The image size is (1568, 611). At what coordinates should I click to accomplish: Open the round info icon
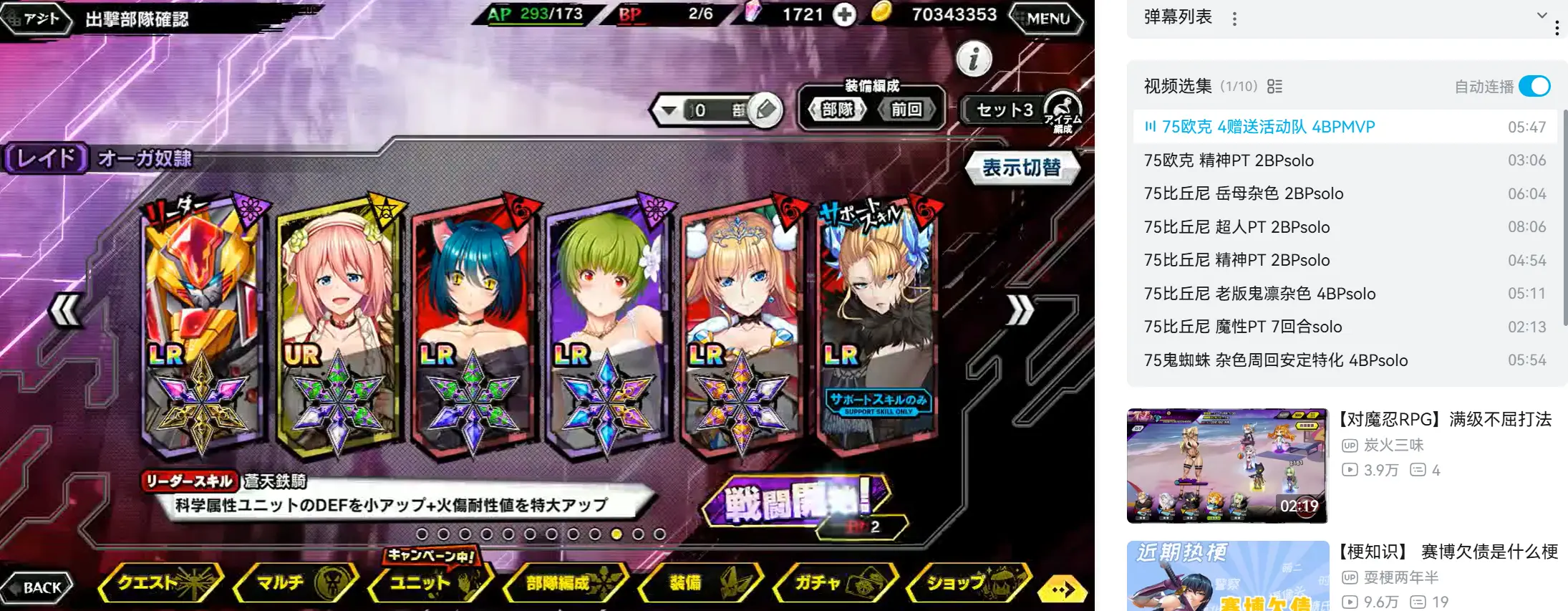click(x=974, y=59)
